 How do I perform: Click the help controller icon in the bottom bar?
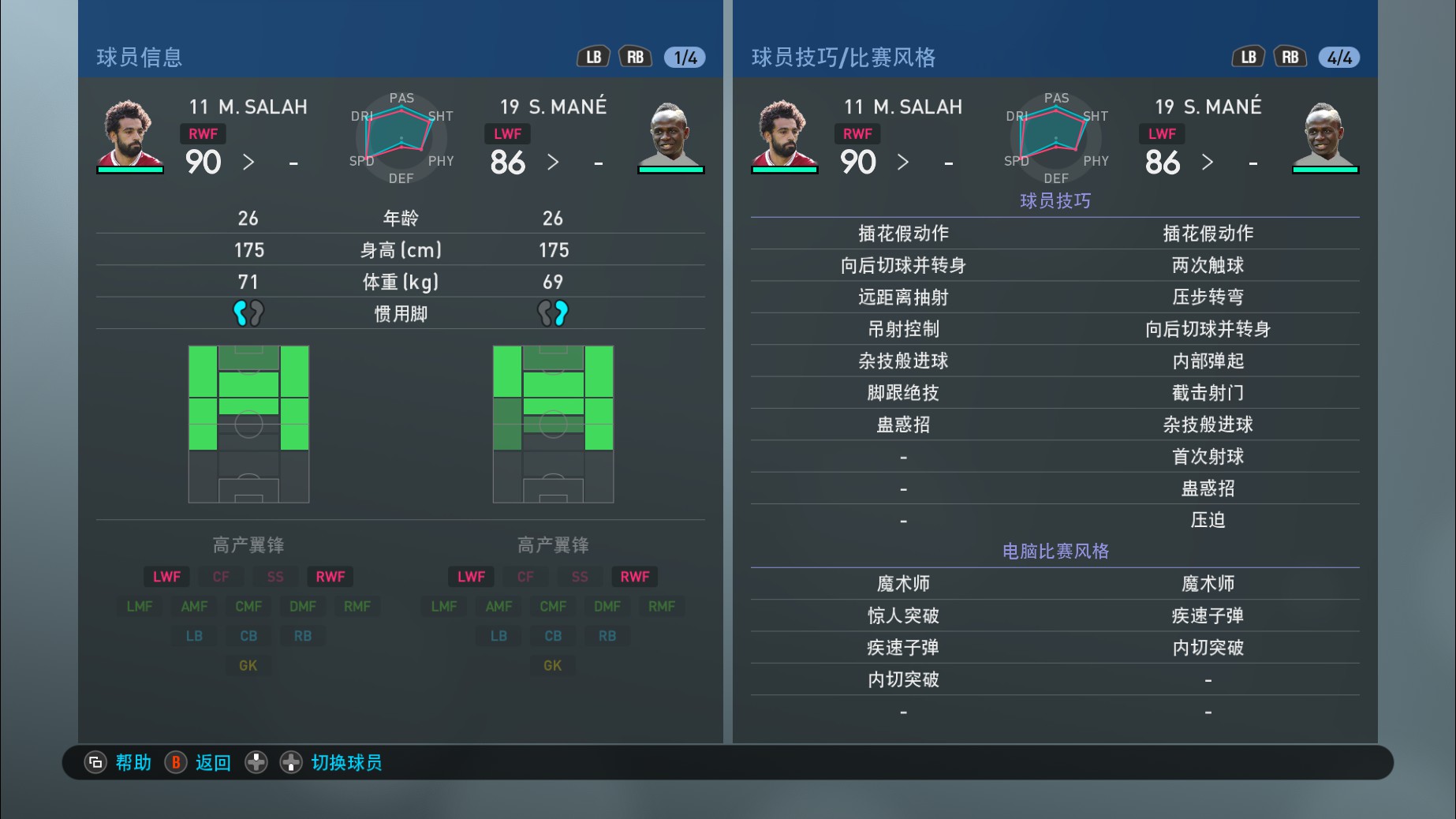coord(95,762)
